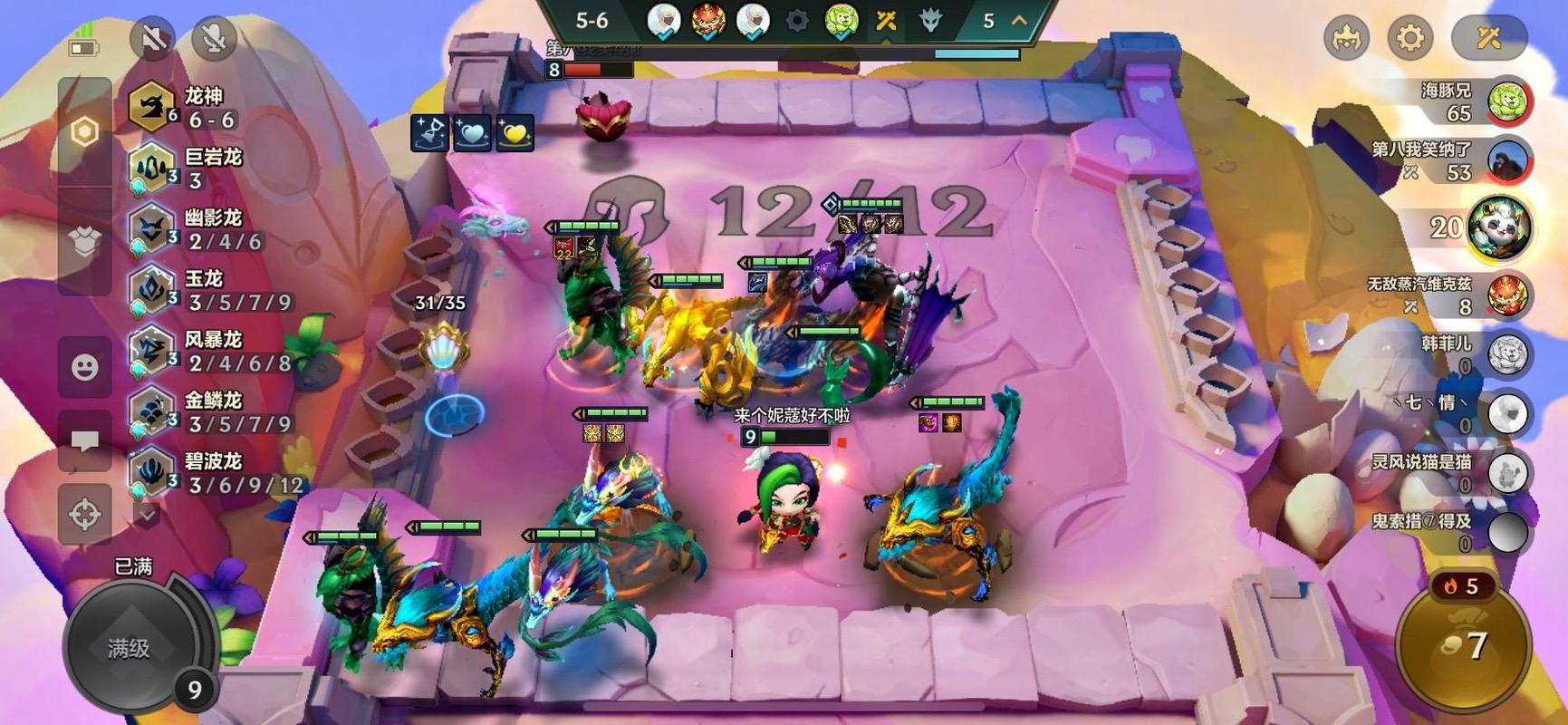Screen dimensions: 1568x725
Task: Expand the stage tracker arrow
Action: coord(1020,20)
